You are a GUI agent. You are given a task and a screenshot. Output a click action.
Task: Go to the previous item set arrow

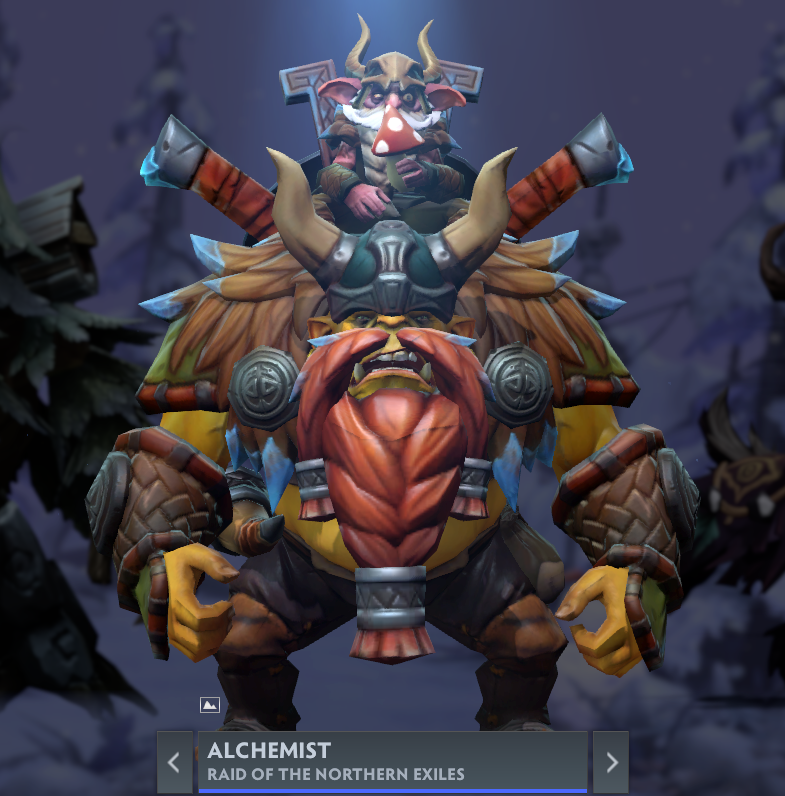(174, 762)
